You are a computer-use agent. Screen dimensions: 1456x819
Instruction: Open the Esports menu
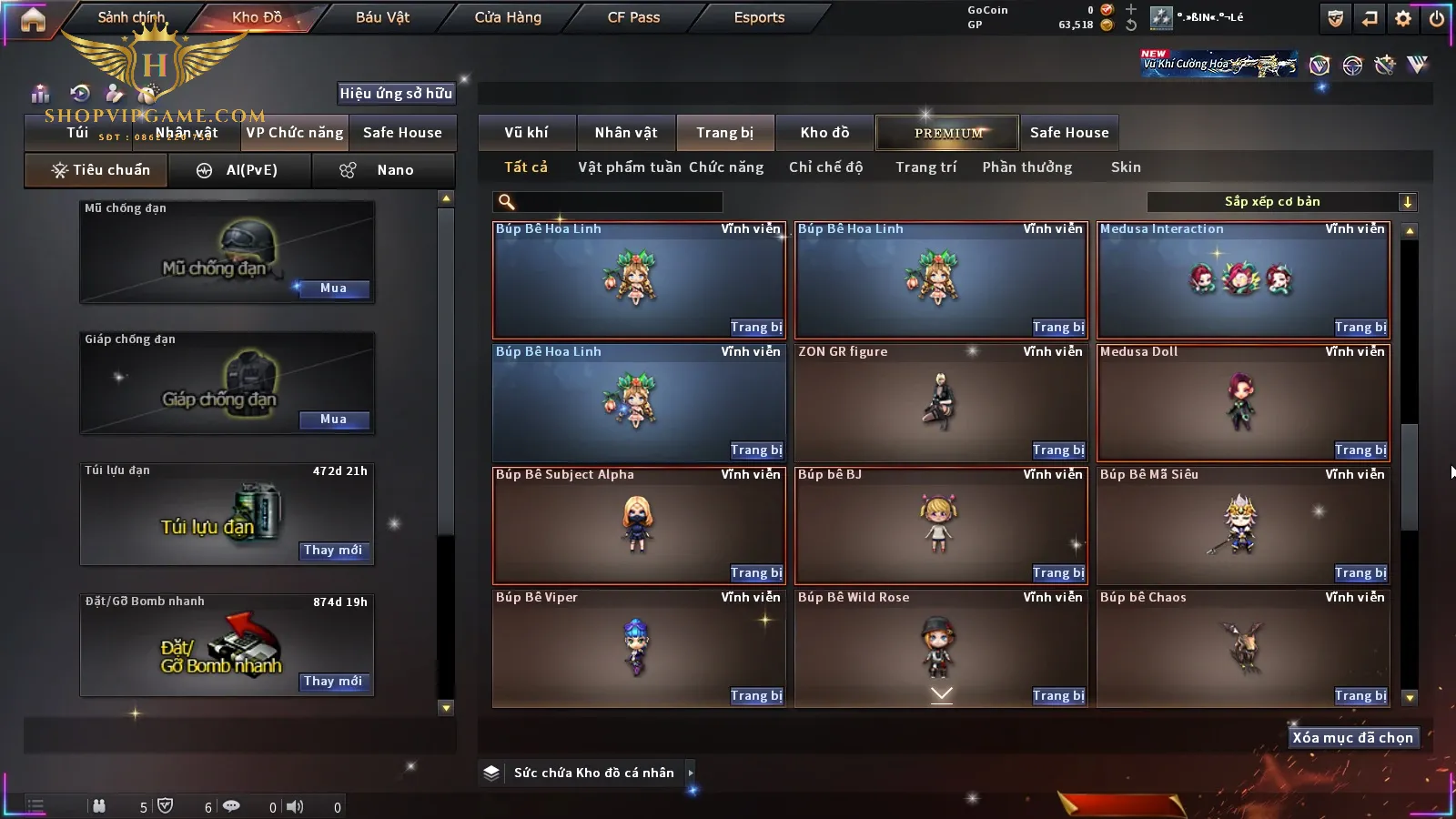point(759,17)
